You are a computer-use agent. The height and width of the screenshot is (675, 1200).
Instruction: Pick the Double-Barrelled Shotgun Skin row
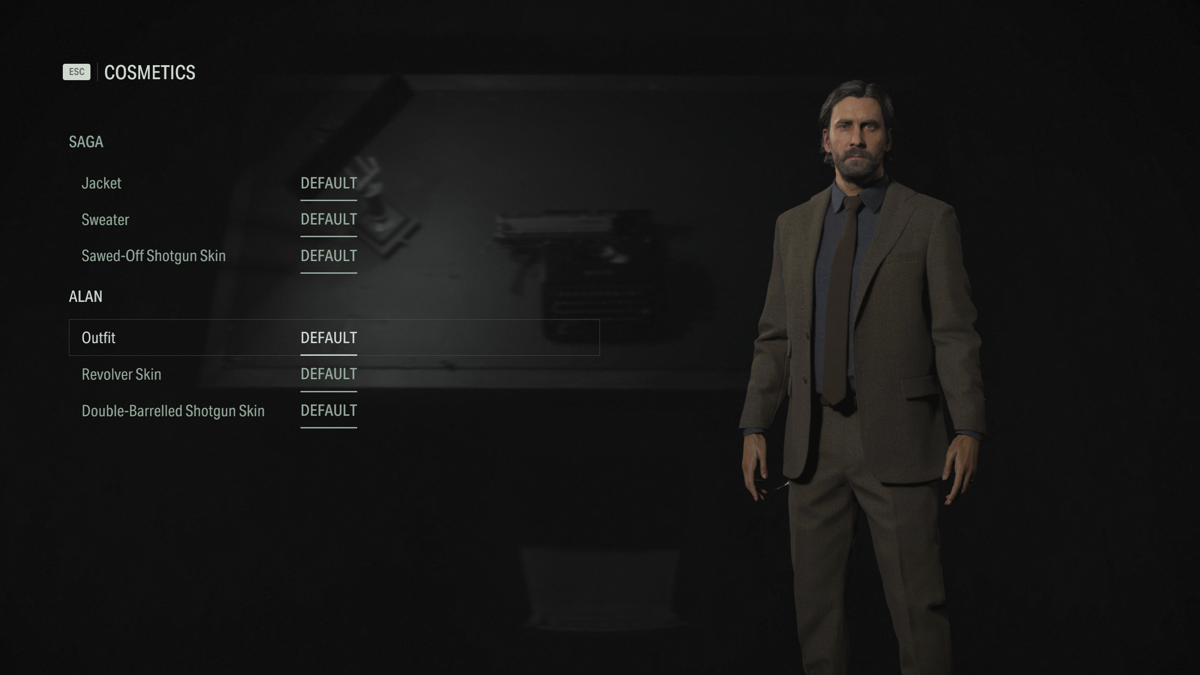click(x=173, y=411)
